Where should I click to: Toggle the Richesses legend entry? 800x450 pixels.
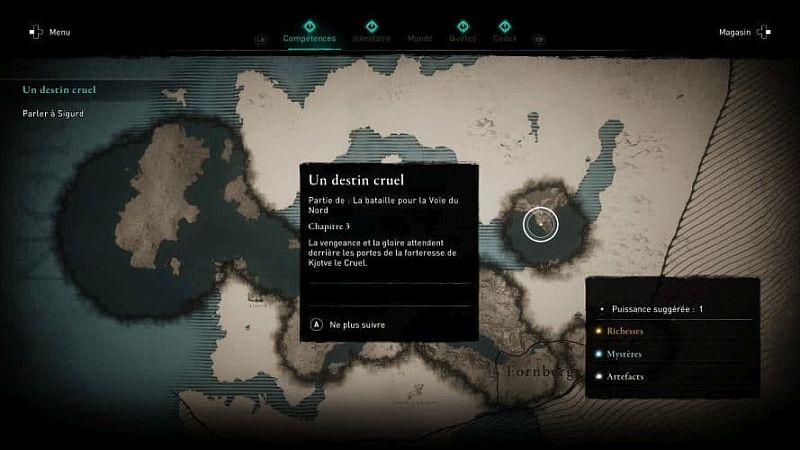pos(624,331)
